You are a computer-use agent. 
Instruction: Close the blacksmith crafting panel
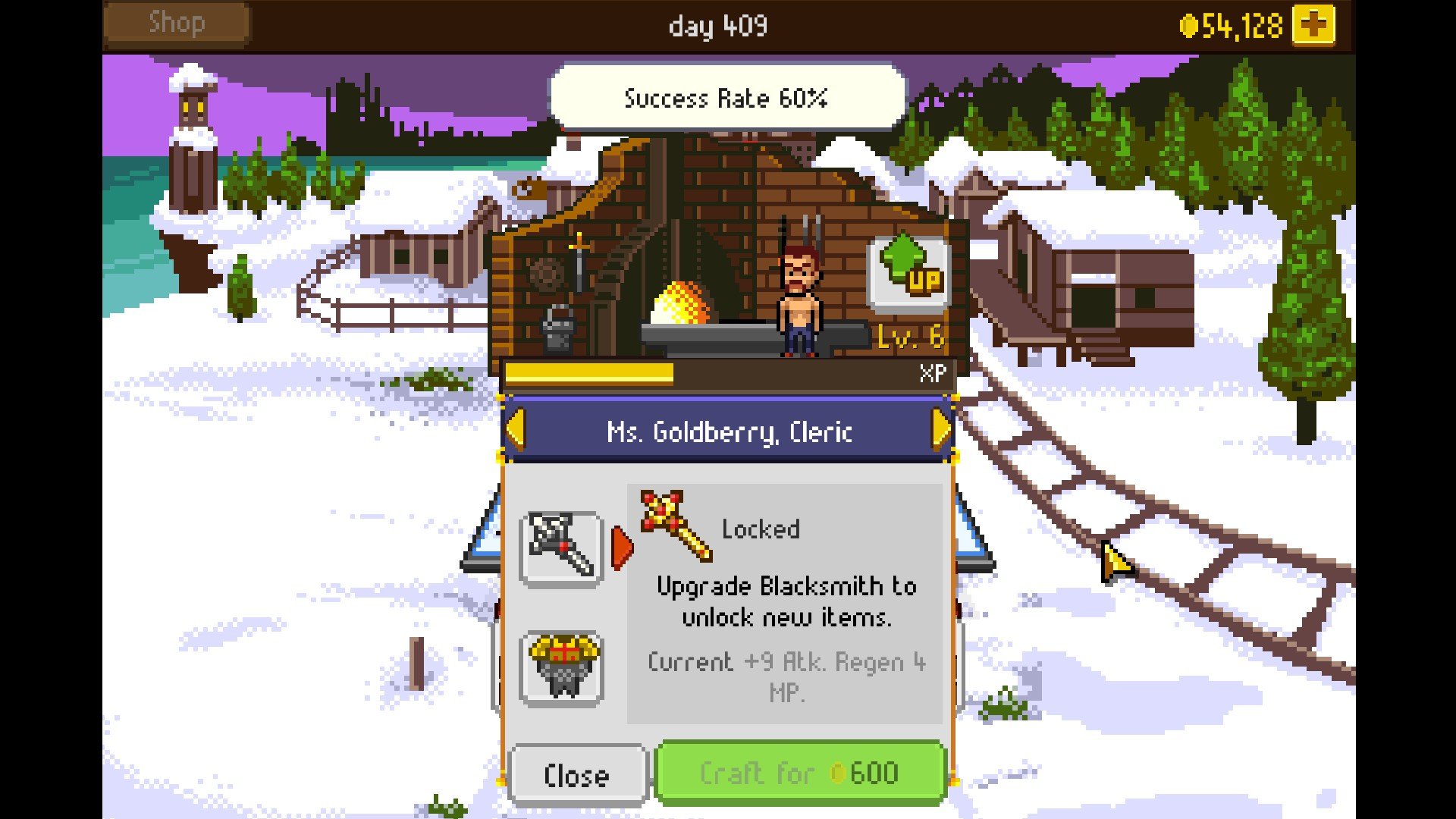[x=578, y=774]
